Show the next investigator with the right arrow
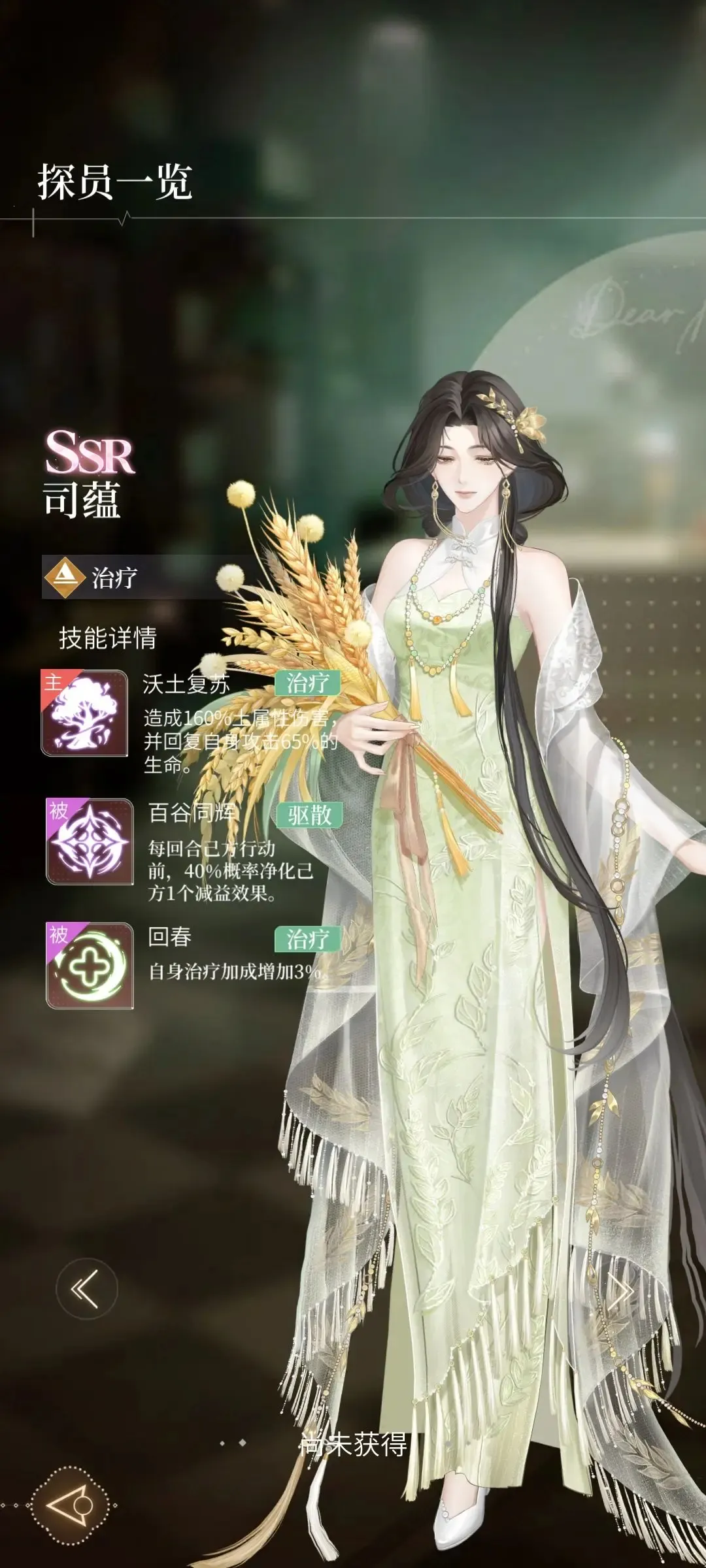This screenshot has width=706, height=1568. tap(620, 1289)
